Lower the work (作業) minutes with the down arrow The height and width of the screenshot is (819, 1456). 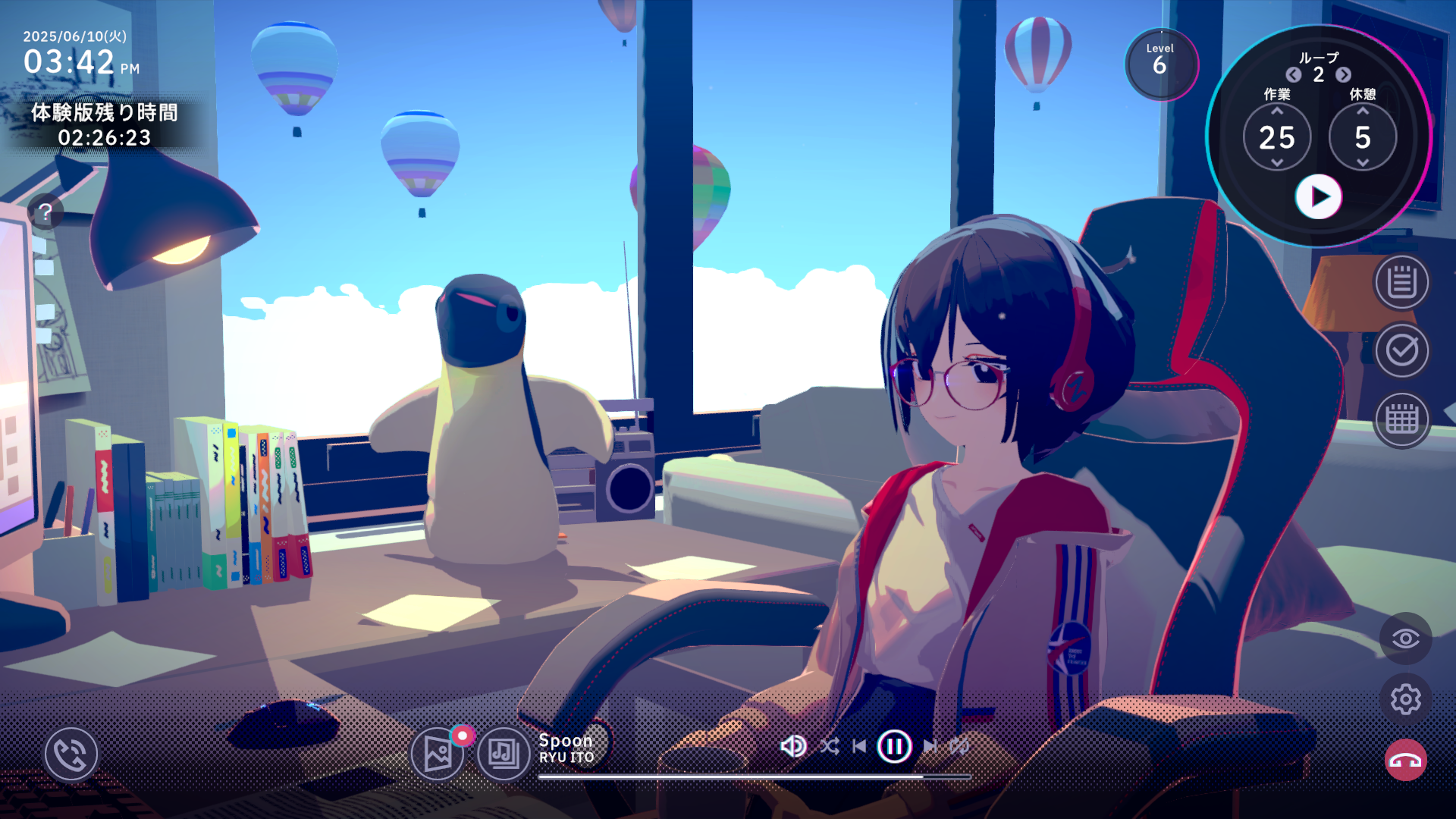point(1277,163)
